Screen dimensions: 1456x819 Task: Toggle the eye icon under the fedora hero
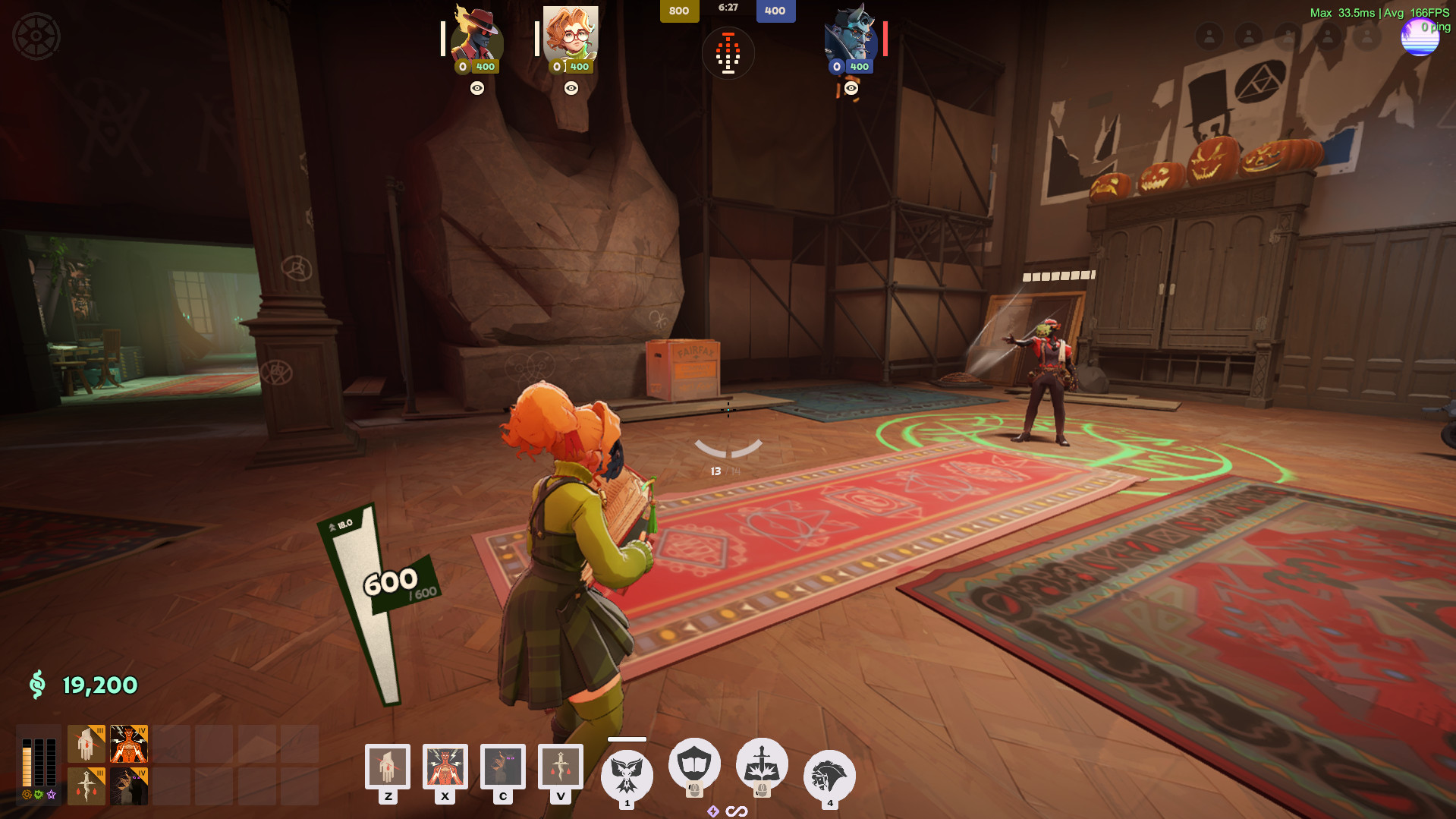477,88
